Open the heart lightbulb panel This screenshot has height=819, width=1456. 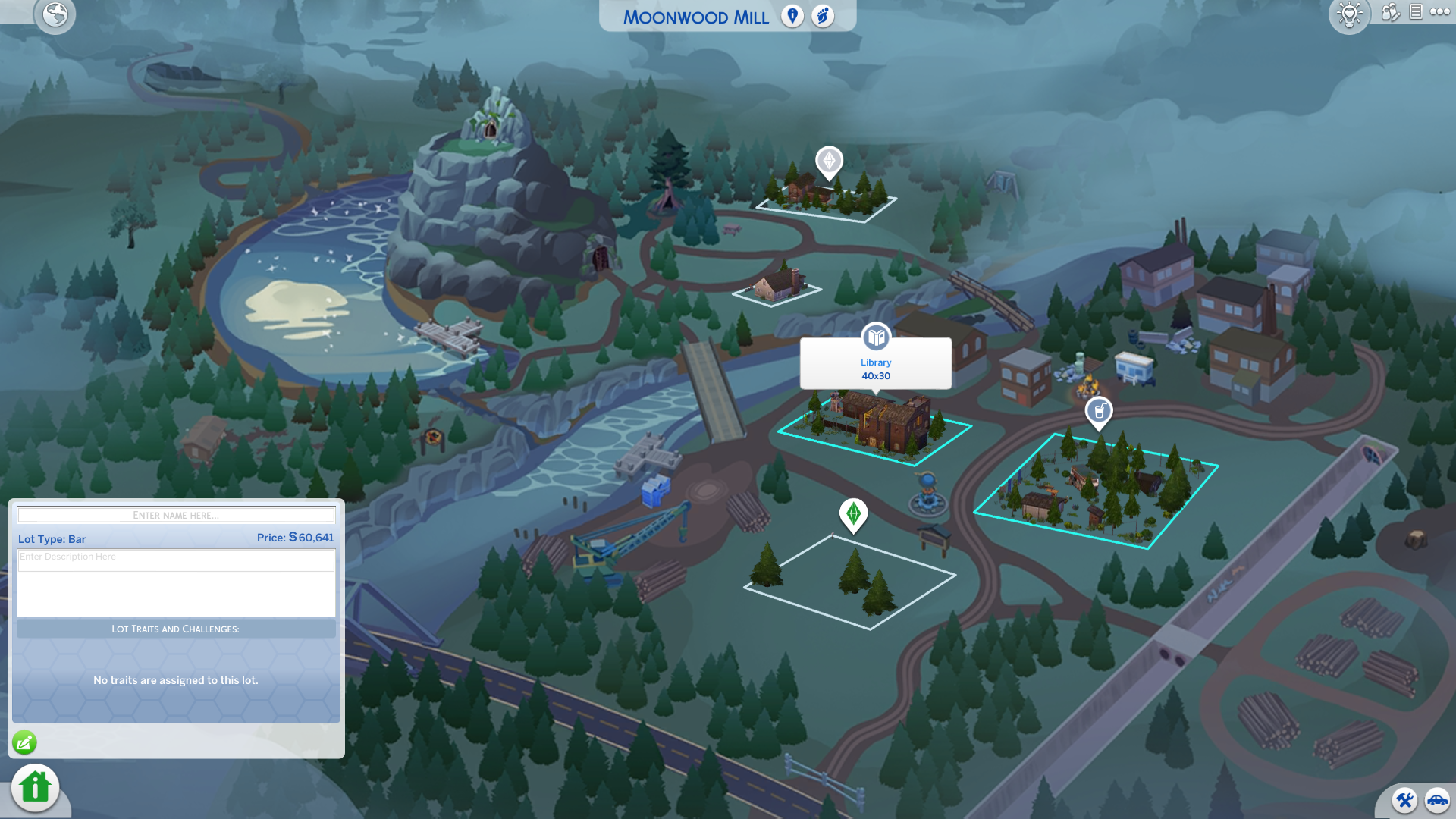(1350, 14)
